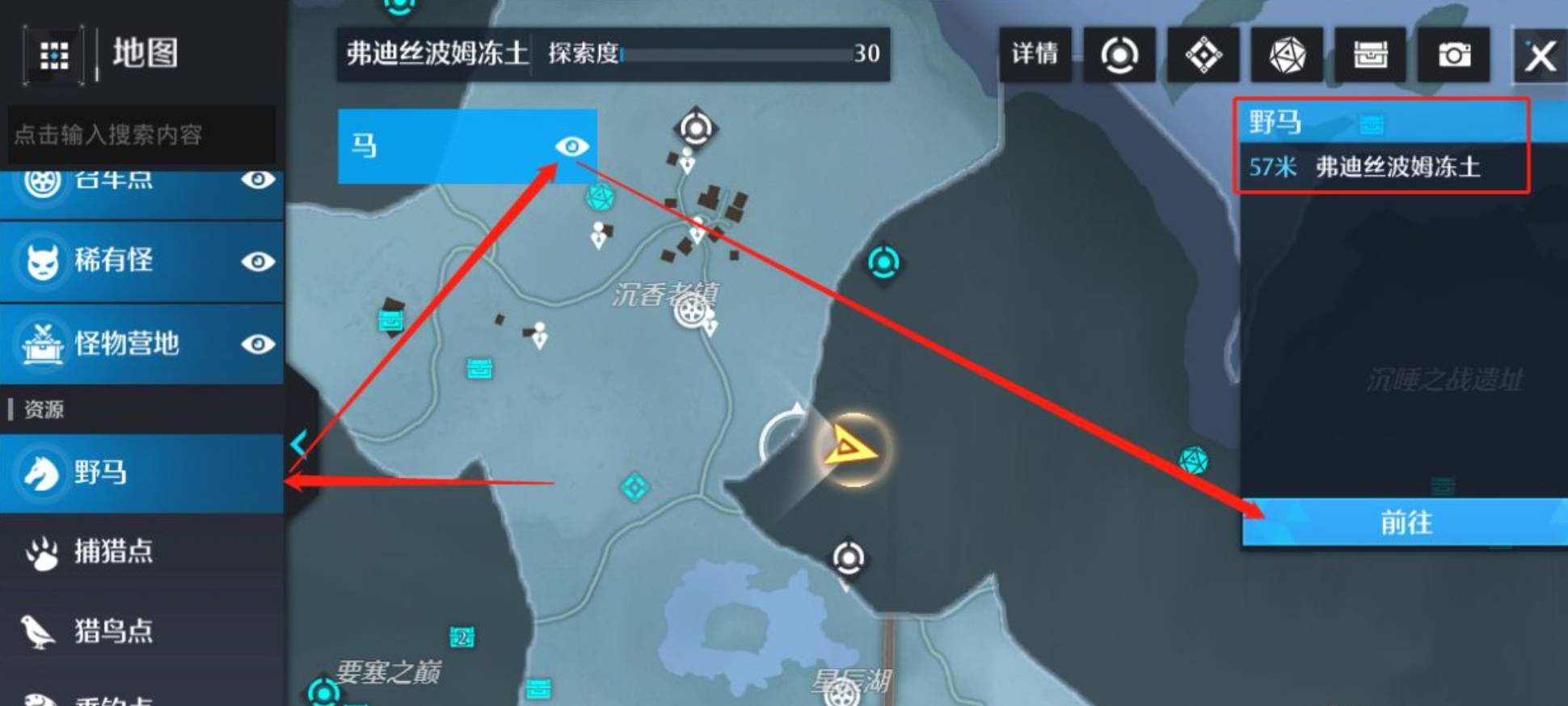Viewport: 1568px width, 706px height.
Task: Toggle the 怪物营地 eye visibility icon
Action: pyautogui.click(x=259, y=345)
